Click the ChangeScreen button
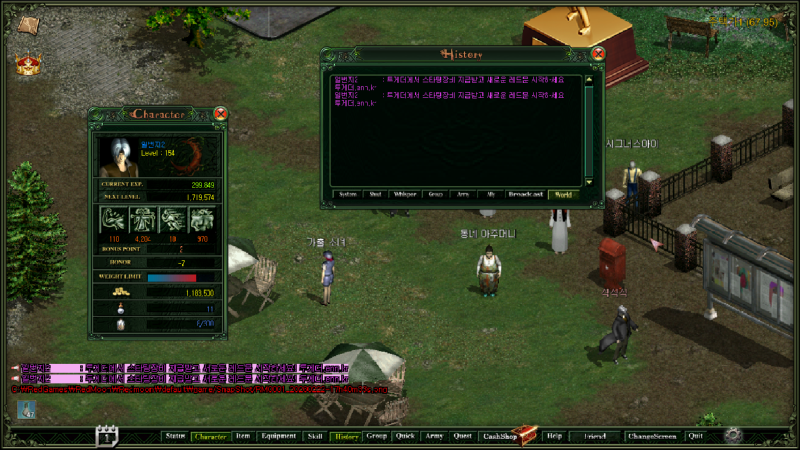Viewport: 800px width, 450px height. [x=651, y=436]
